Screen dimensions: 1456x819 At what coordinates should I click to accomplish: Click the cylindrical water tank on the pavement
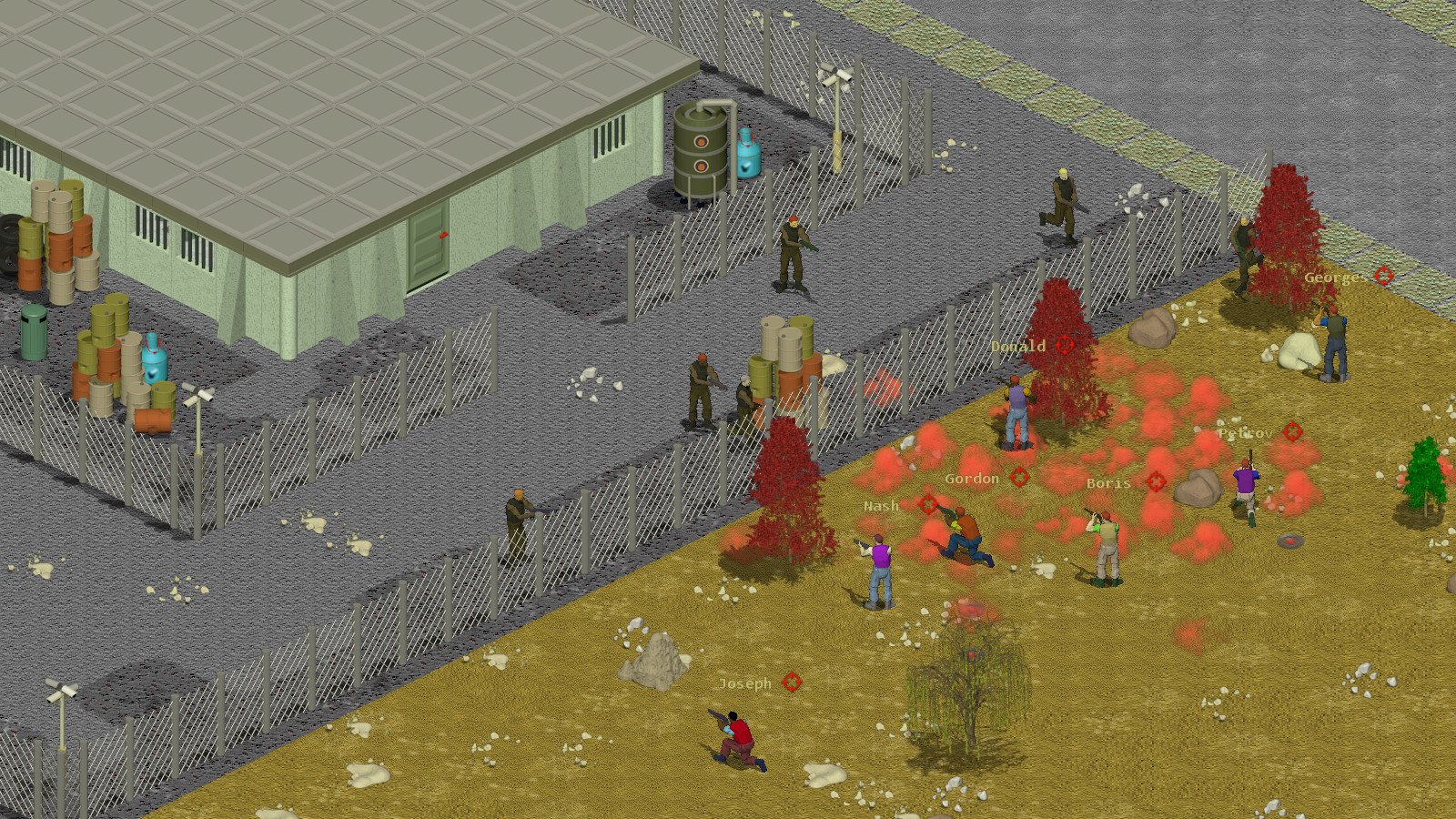tap(699, 150)
